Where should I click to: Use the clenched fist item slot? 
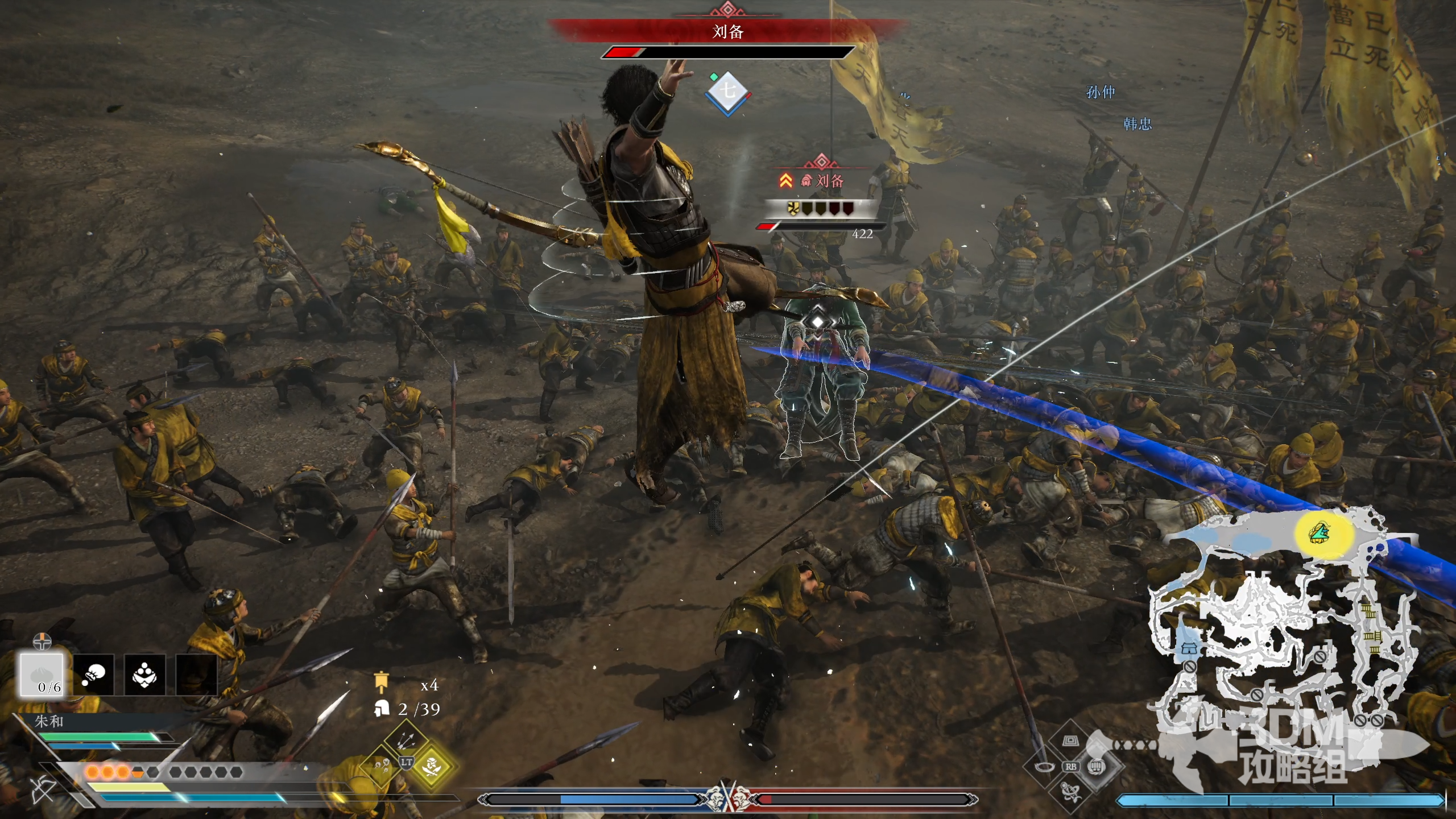(x=93, y=675)
